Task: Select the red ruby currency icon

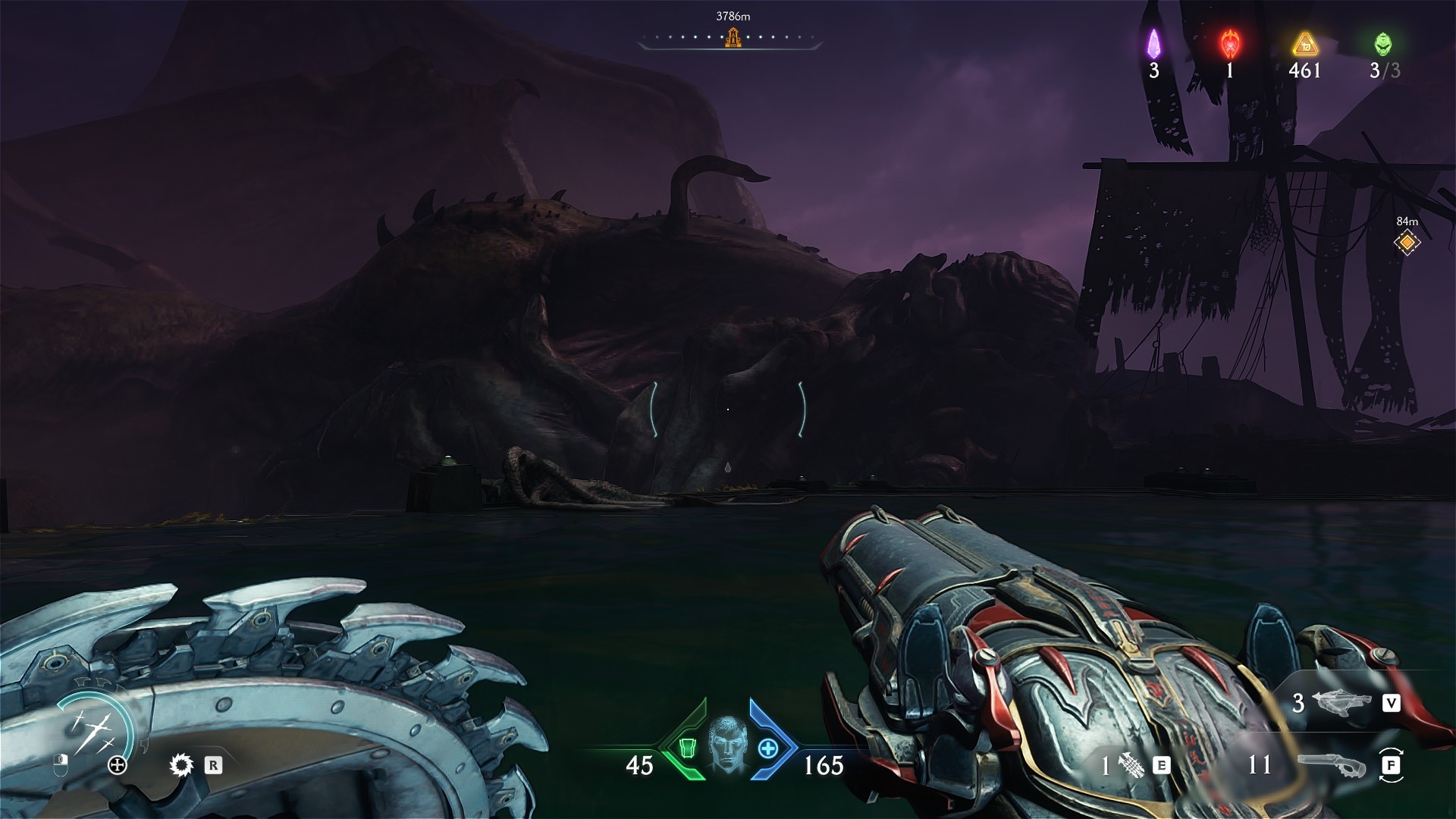Action: click(x=1229, y=44)
